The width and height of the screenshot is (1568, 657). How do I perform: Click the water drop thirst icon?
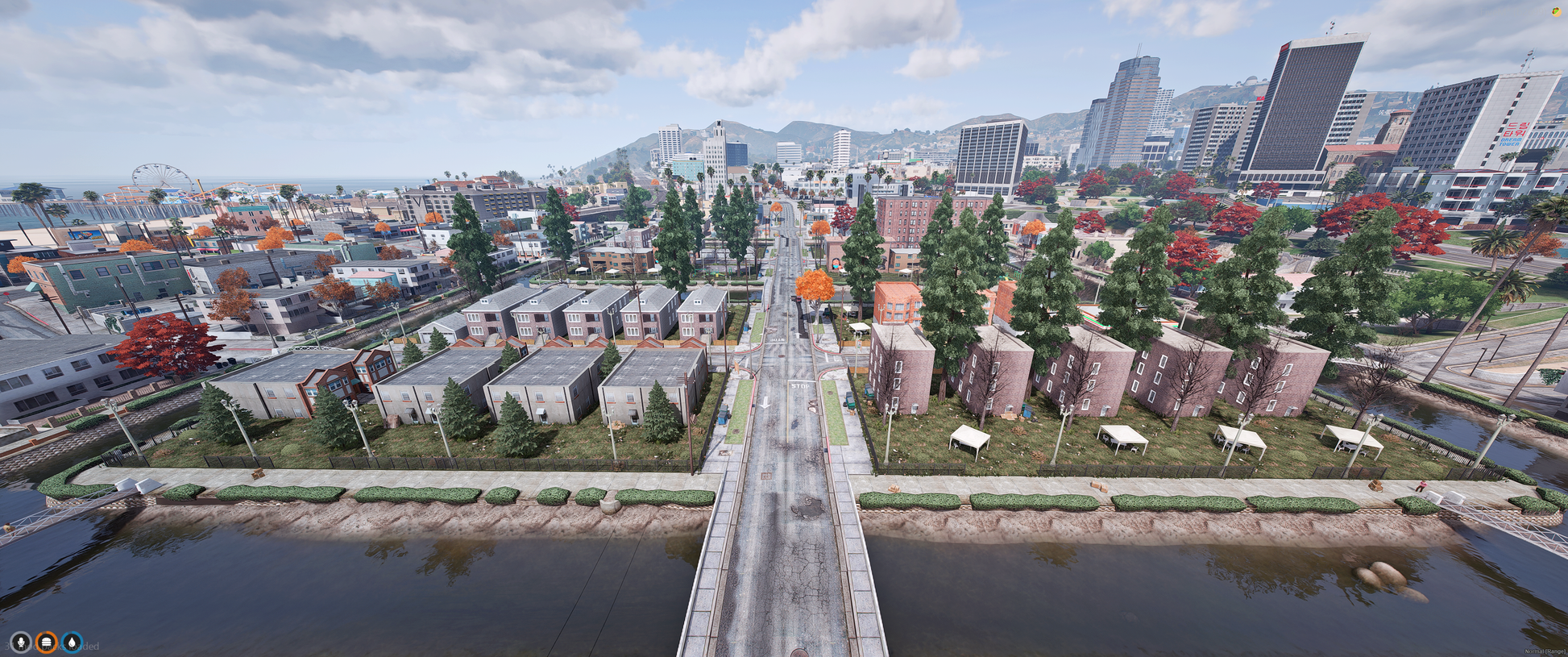click(73, 642)
